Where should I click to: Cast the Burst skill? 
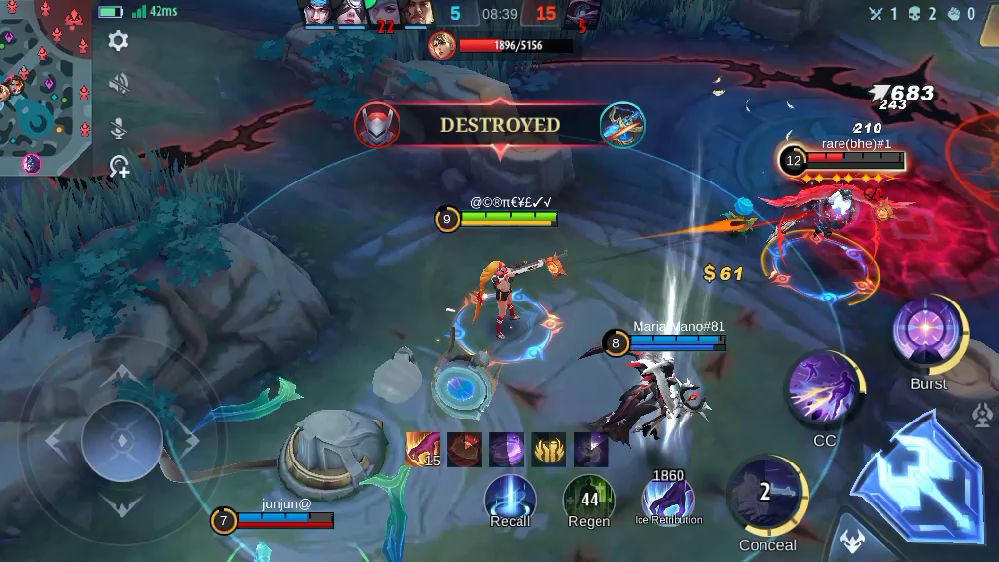929,335
